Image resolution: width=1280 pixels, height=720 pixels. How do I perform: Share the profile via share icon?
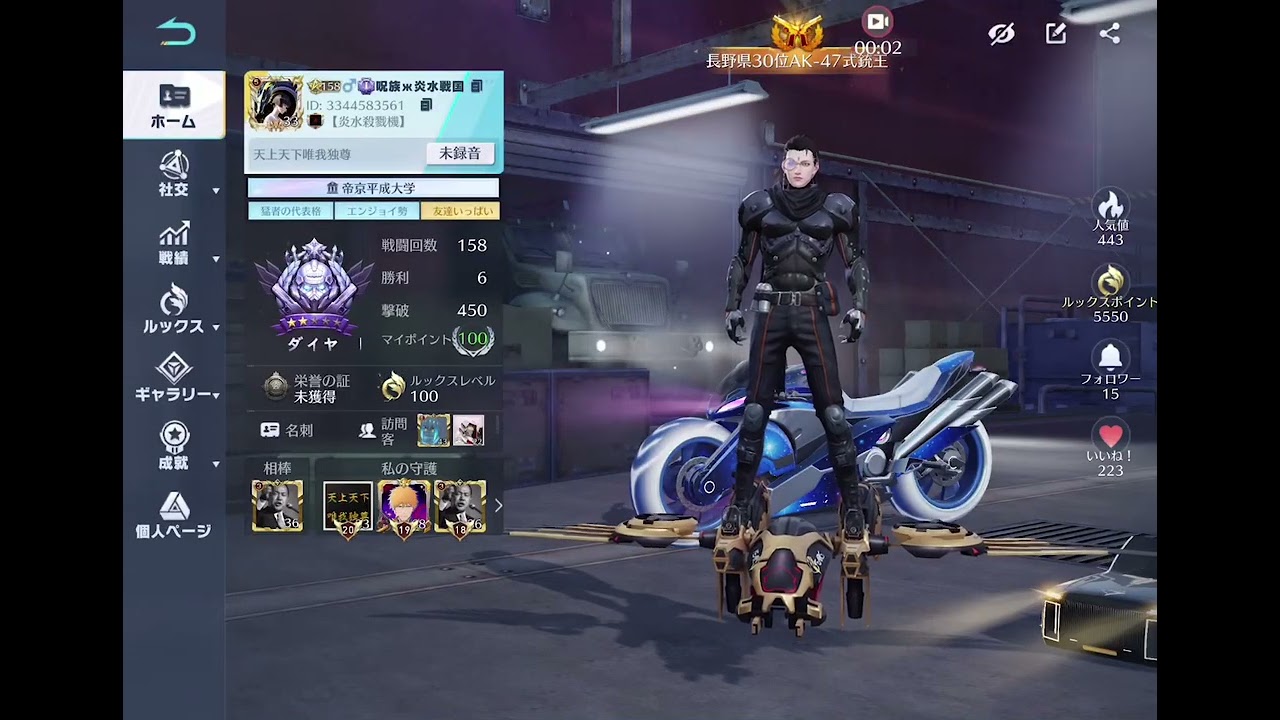[x=1110, y=34]
